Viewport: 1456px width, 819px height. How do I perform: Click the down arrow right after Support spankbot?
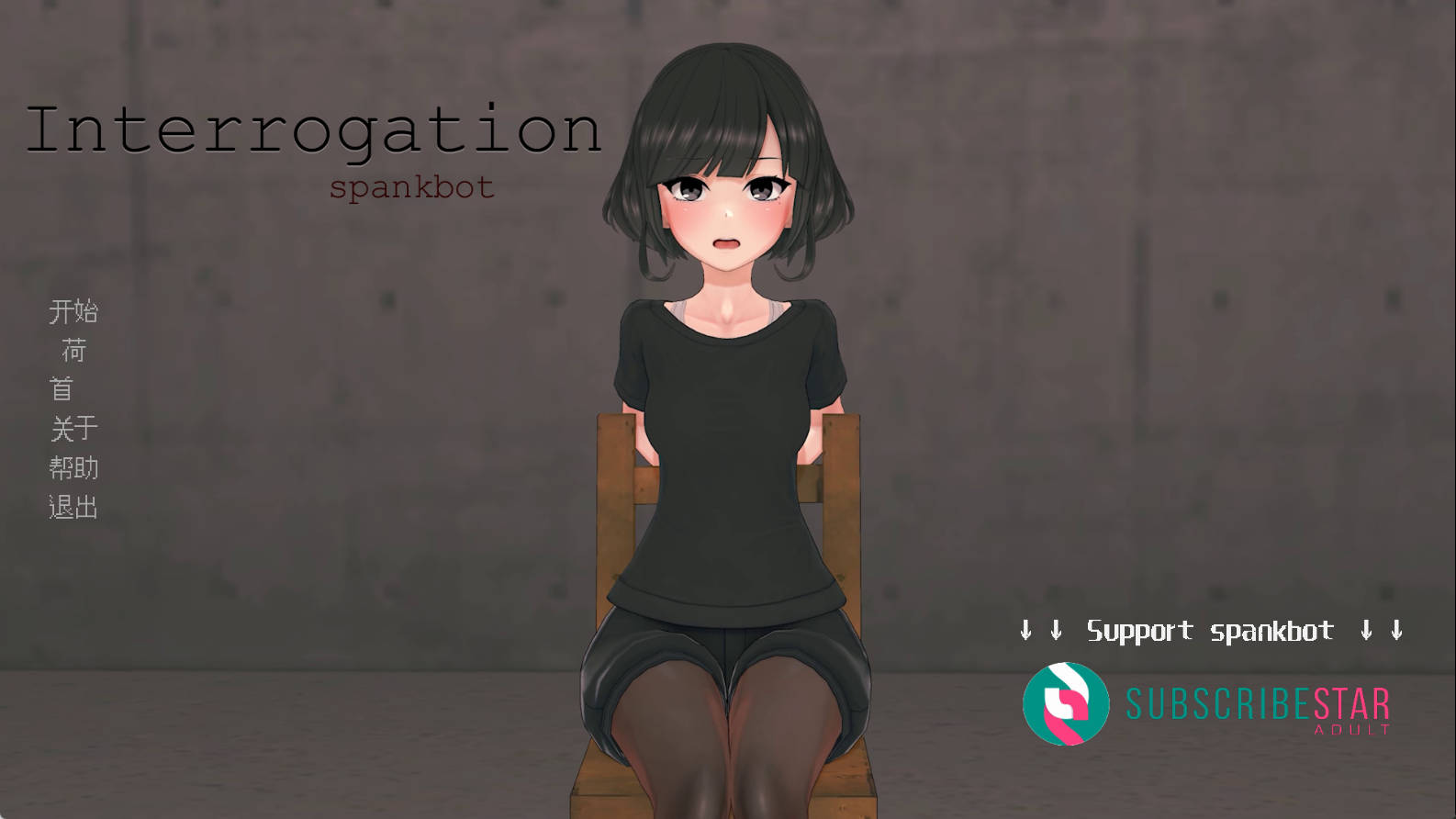click(1365, 631)
